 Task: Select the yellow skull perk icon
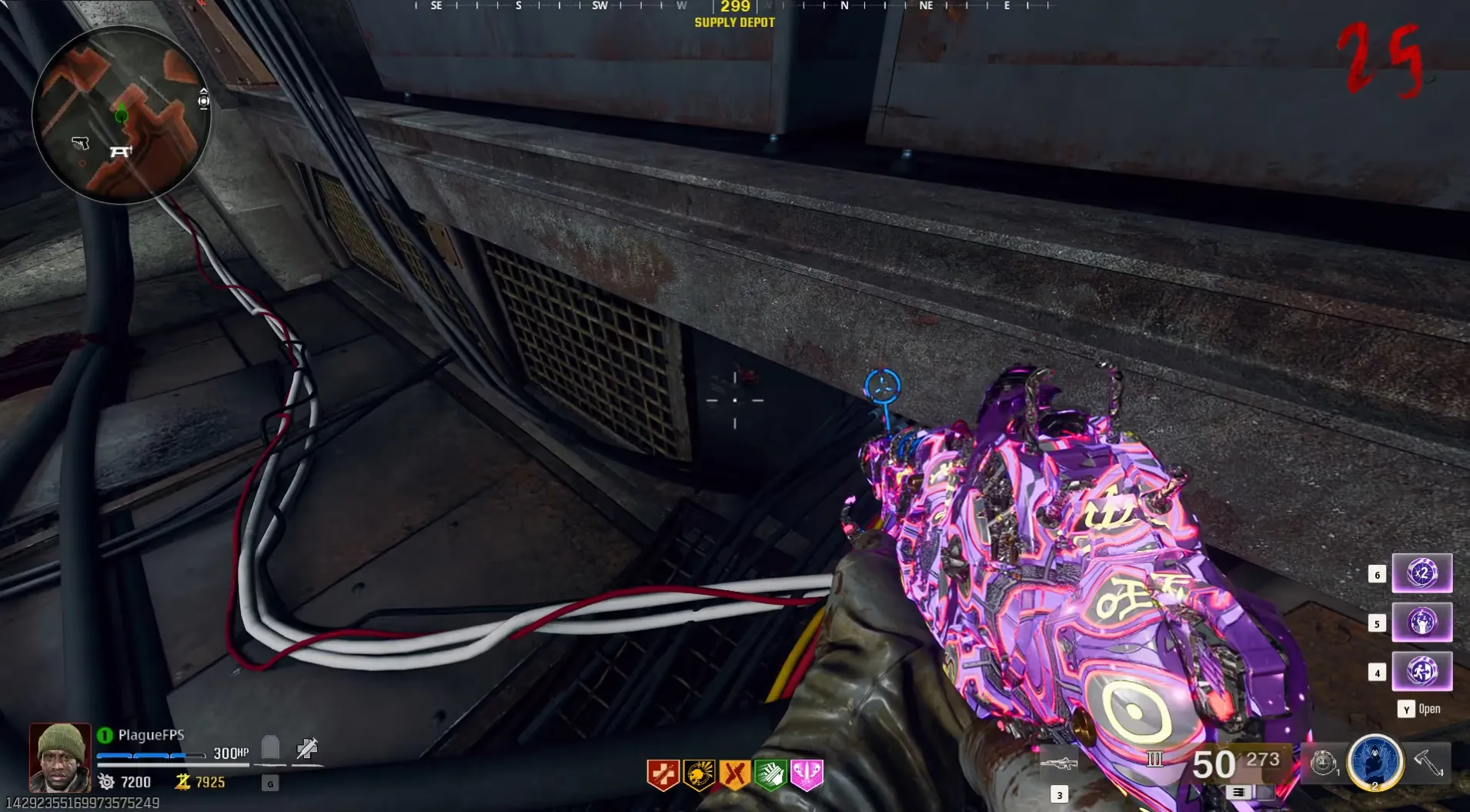699,774
